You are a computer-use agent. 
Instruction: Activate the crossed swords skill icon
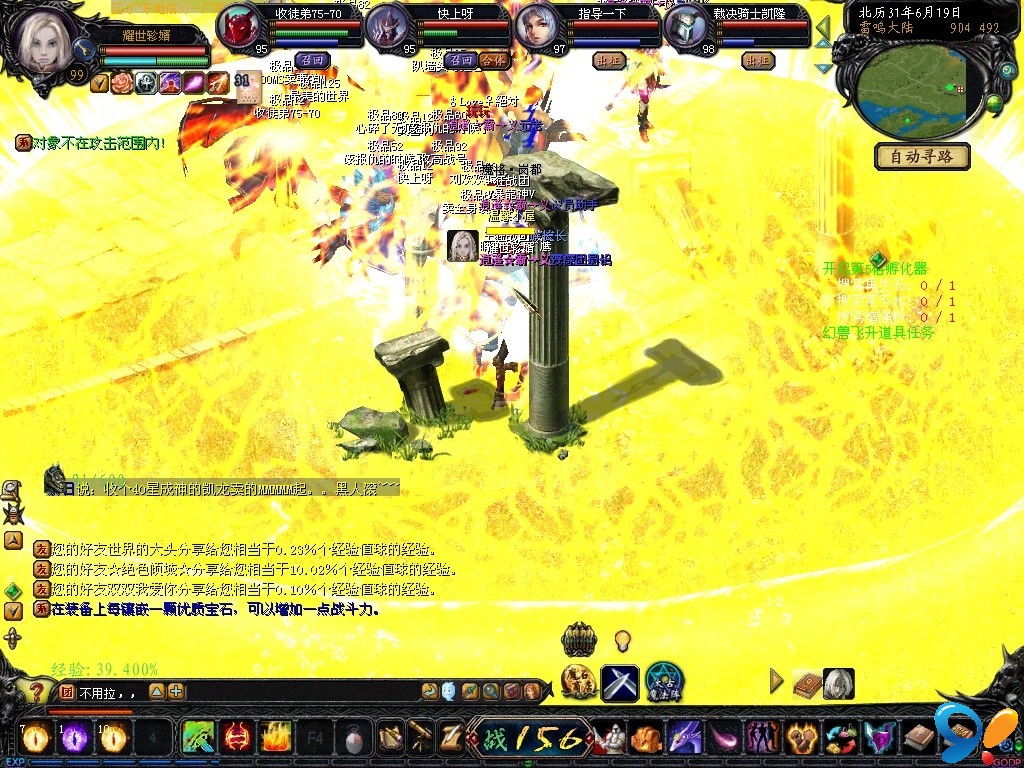(x=620, y=683)
